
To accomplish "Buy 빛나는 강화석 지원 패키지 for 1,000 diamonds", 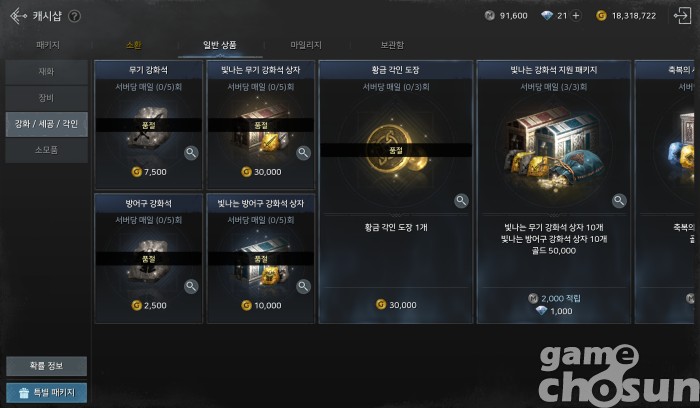I will point(553,311).
